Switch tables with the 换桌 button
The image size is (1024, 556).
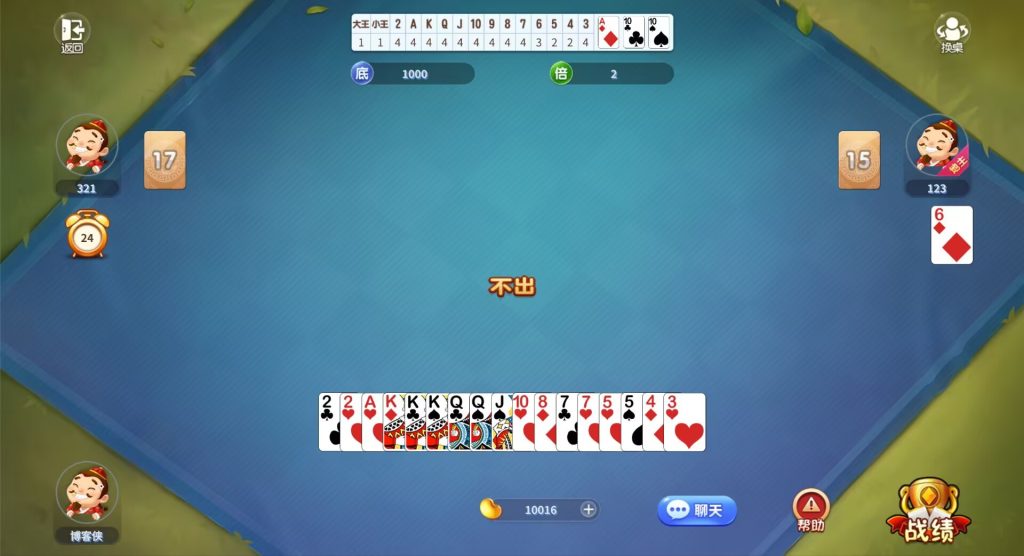[951, 34]
